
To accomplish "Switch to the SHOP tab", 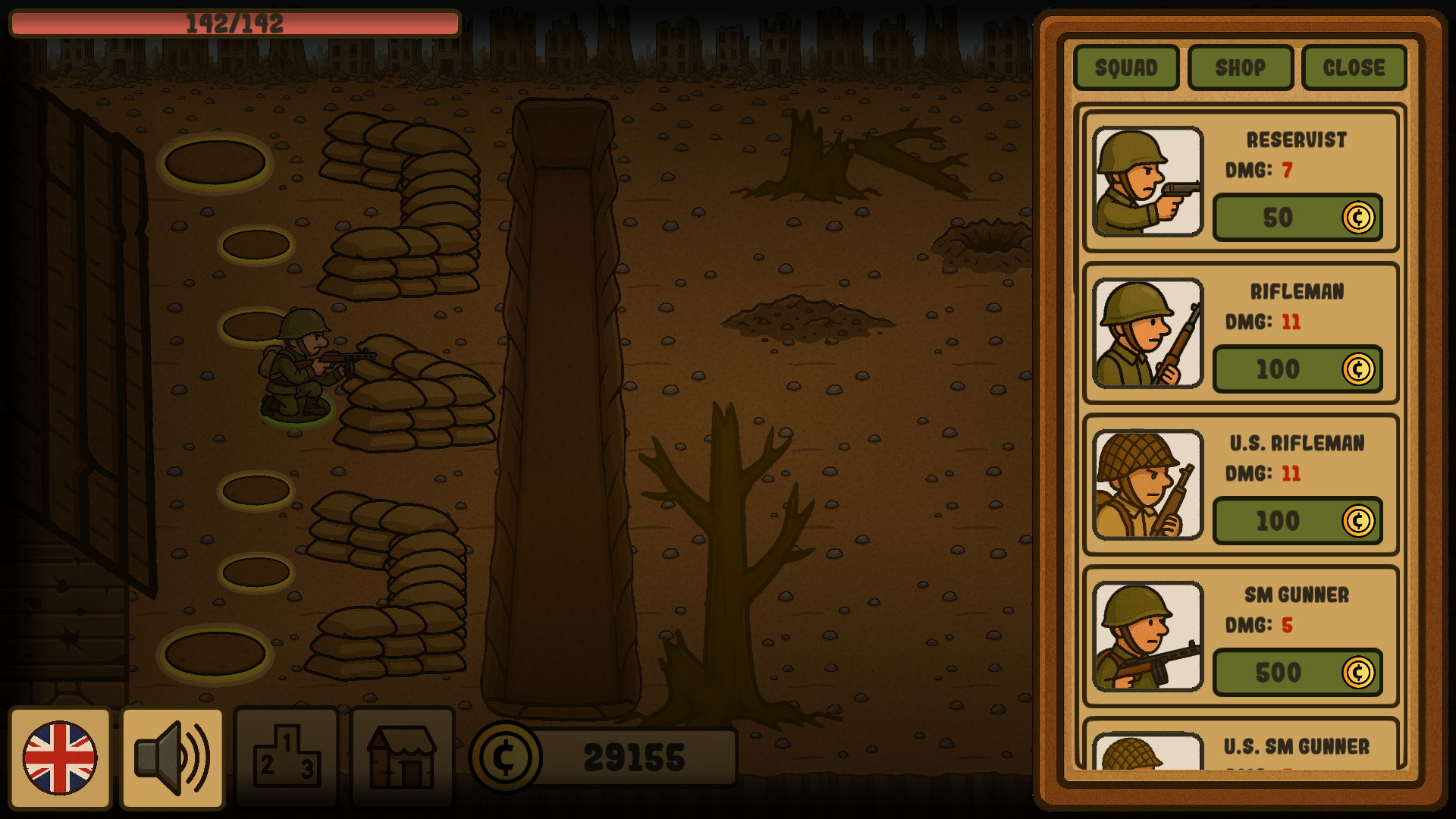I will 1241,67.
